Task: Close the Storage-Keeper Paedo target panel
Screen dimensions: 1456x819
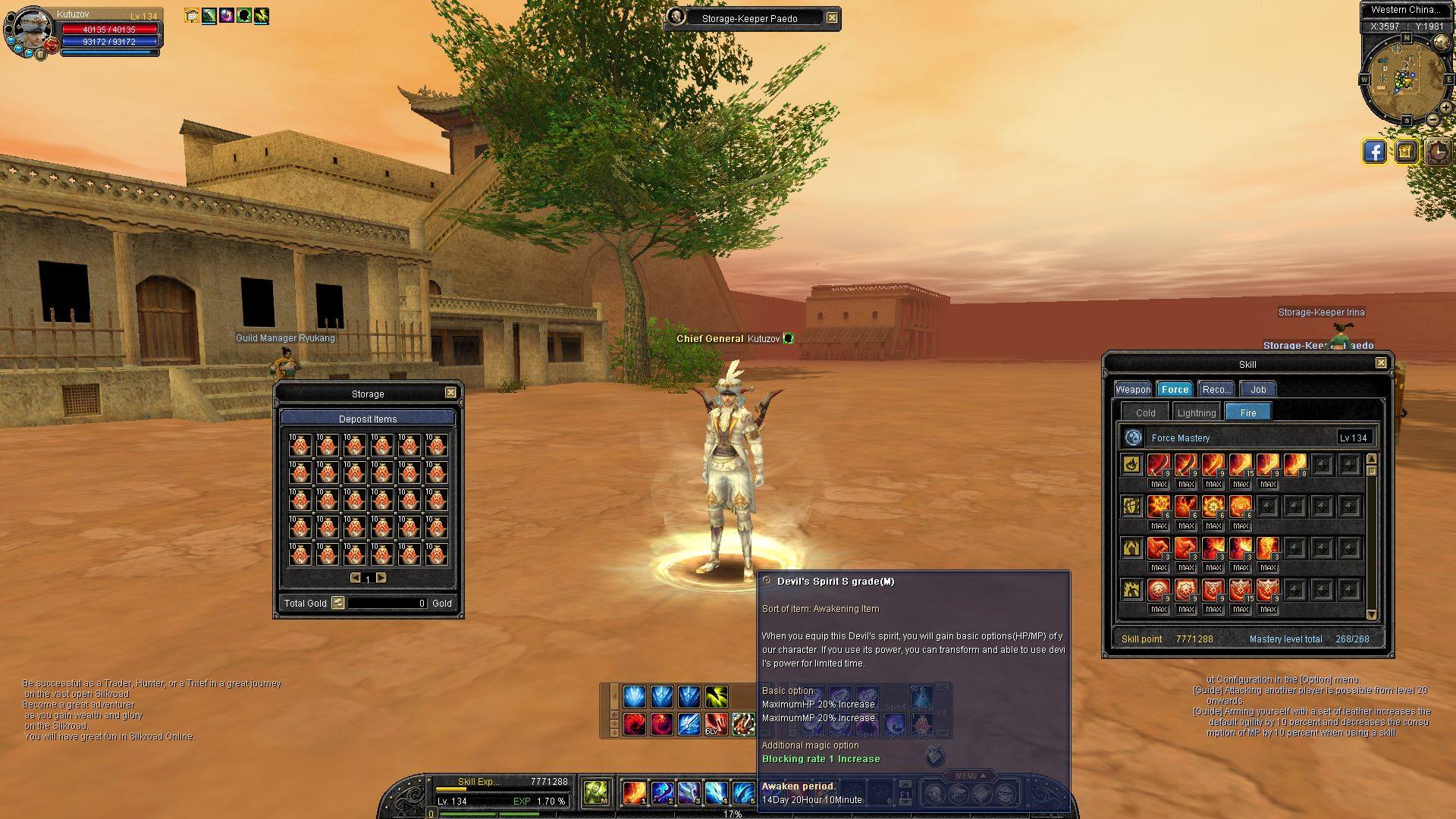Action: coord(832,18)
